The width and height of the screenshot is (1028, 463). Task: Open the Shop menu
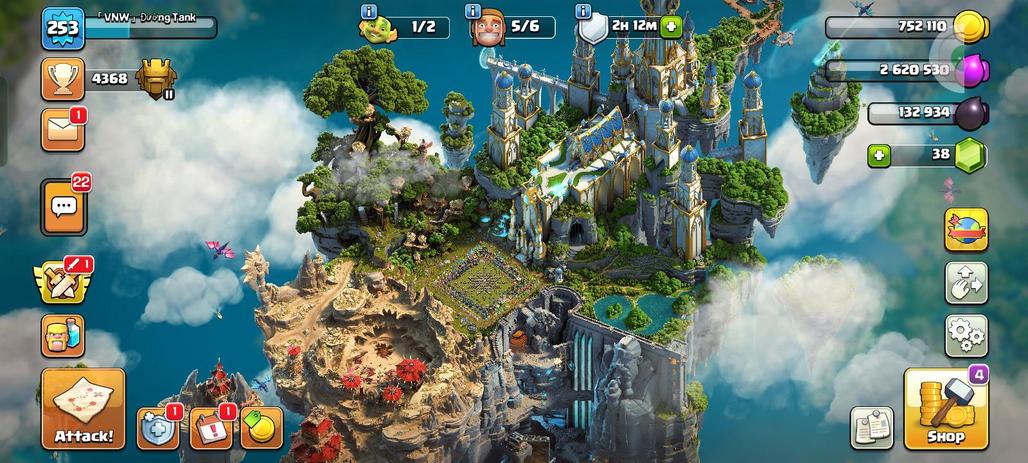click(945, 409)
